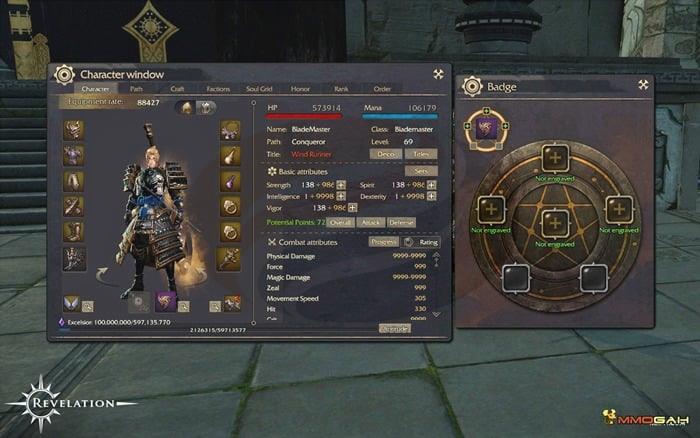
Task: Show the Factions tab
Action: tap(217, 88)
